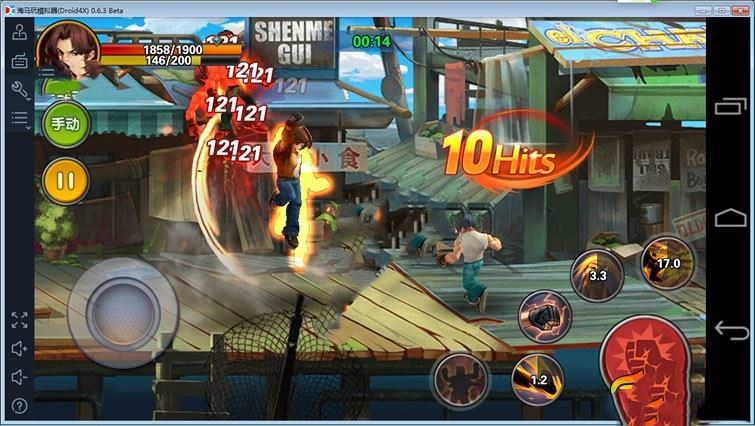Open the emulator help question mark
The height and width of the screenshot is (426, 755).
click(19, 406)
